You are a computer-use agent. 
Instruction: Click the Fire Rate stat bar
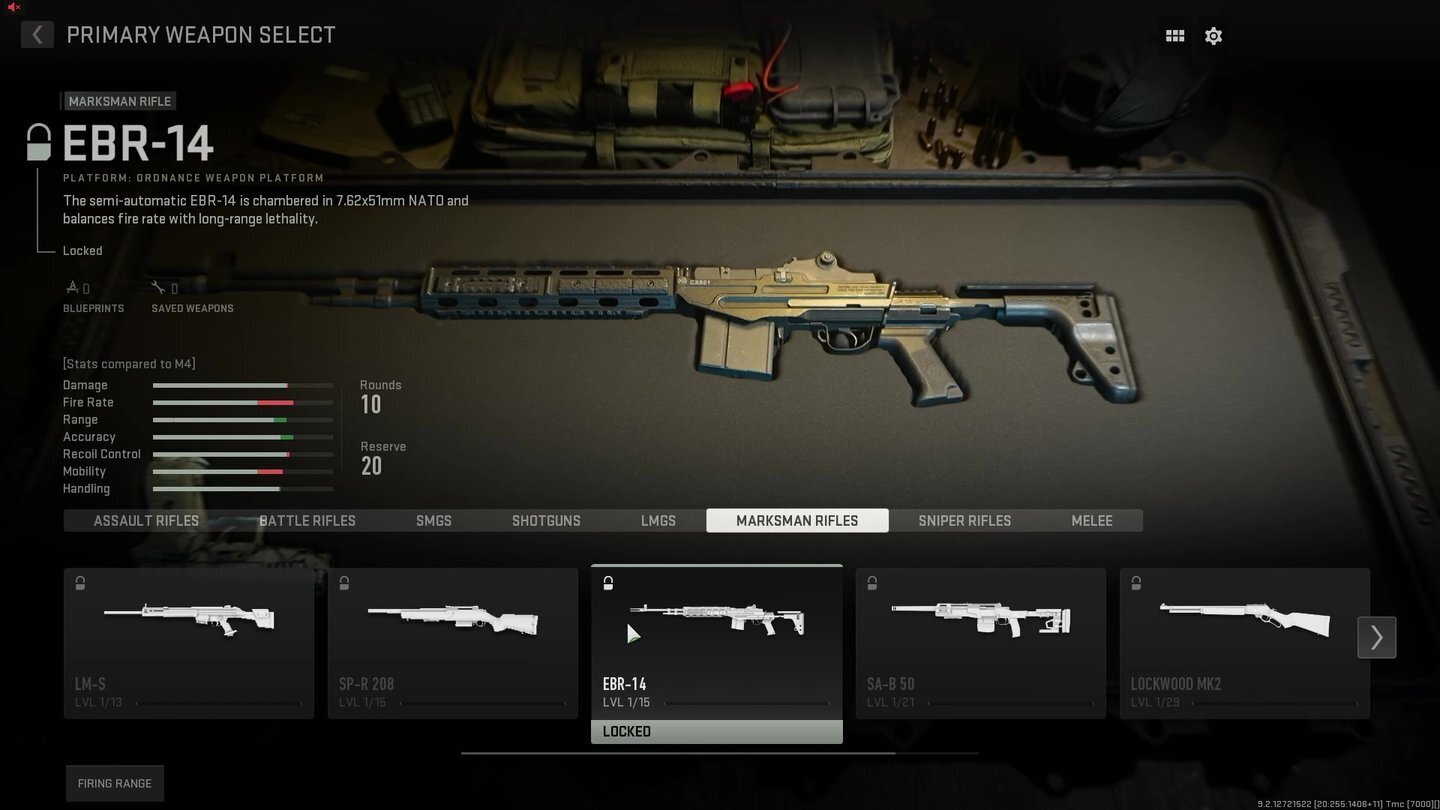[241, 402]
